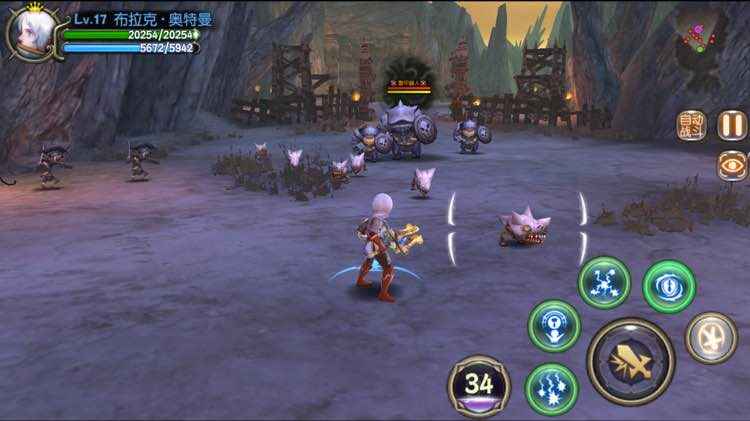Use the main sword attack button
The image size is (750, 421).
click(630, 361)
